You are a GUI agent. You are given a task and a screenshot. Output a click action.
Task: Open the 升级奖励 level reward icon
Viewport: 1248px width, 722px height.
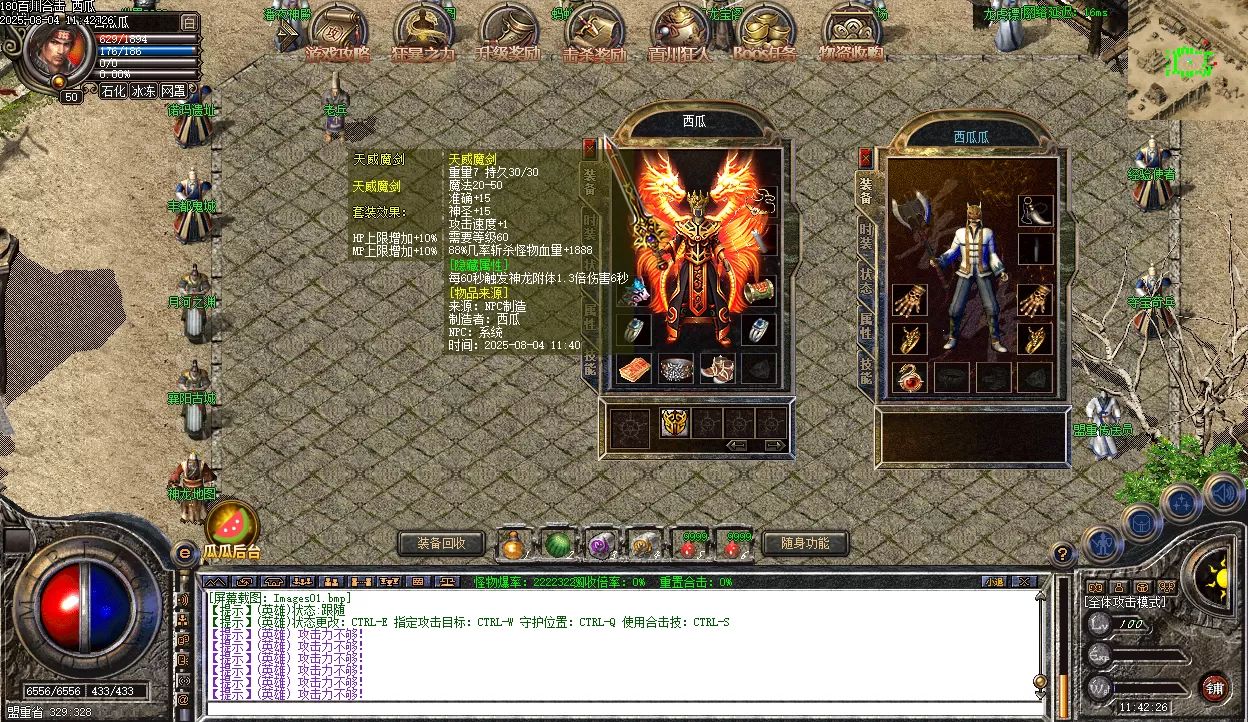[507, 37]
